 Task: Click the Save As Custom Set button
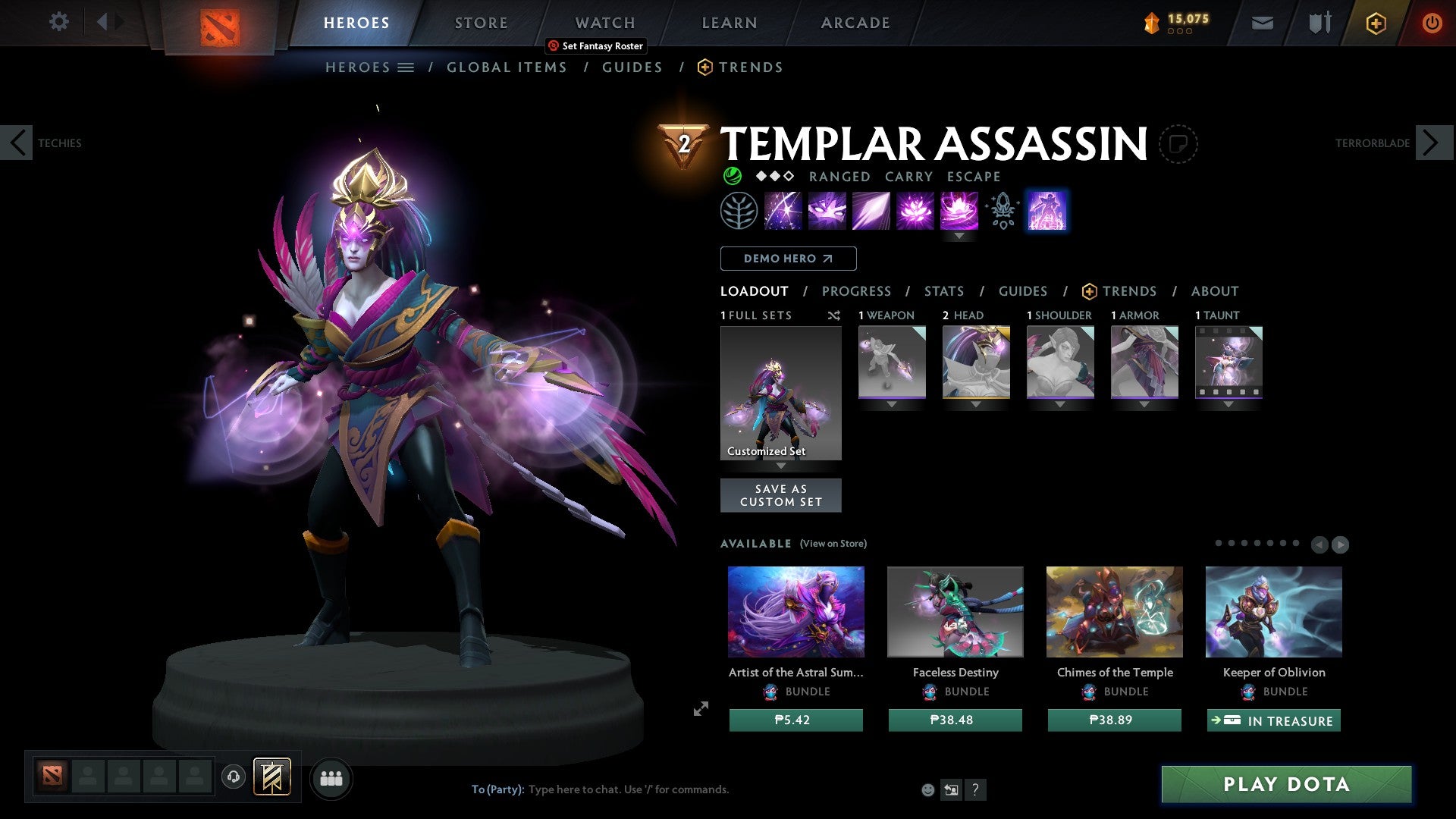[780, 495]
